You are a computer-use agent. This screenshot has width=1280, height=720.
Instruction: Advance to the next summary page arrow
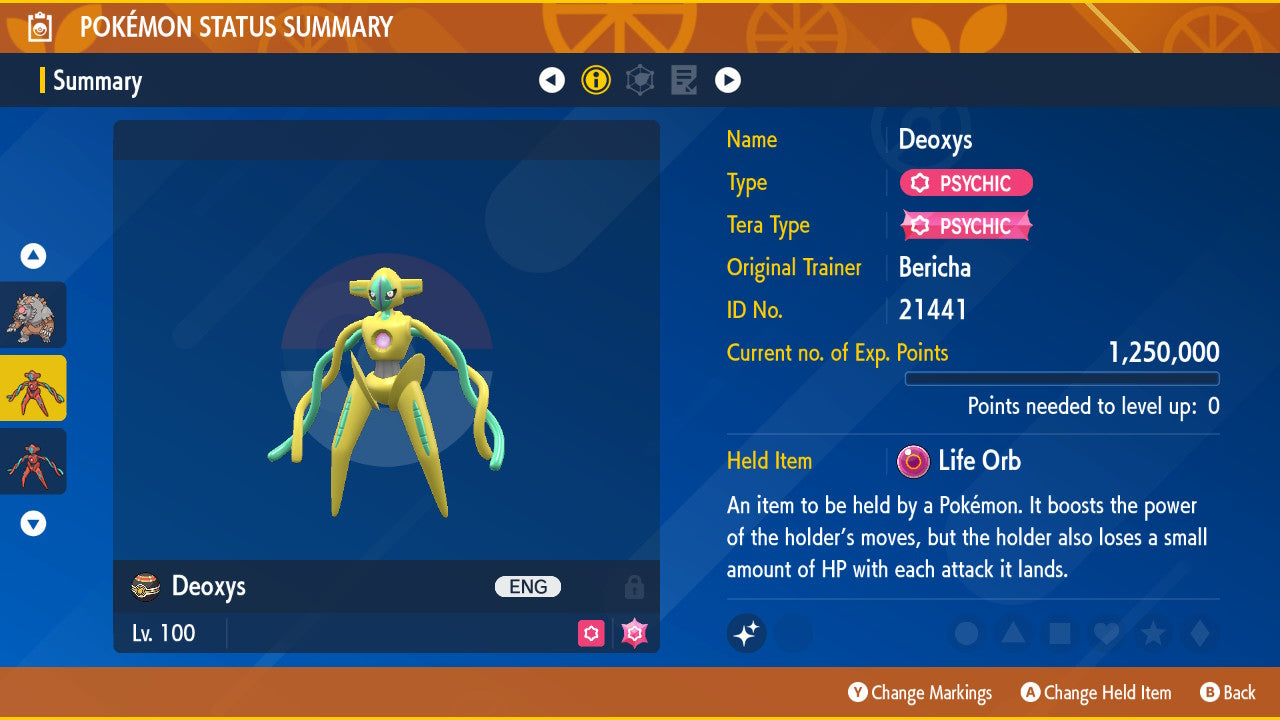pos(728,80)
